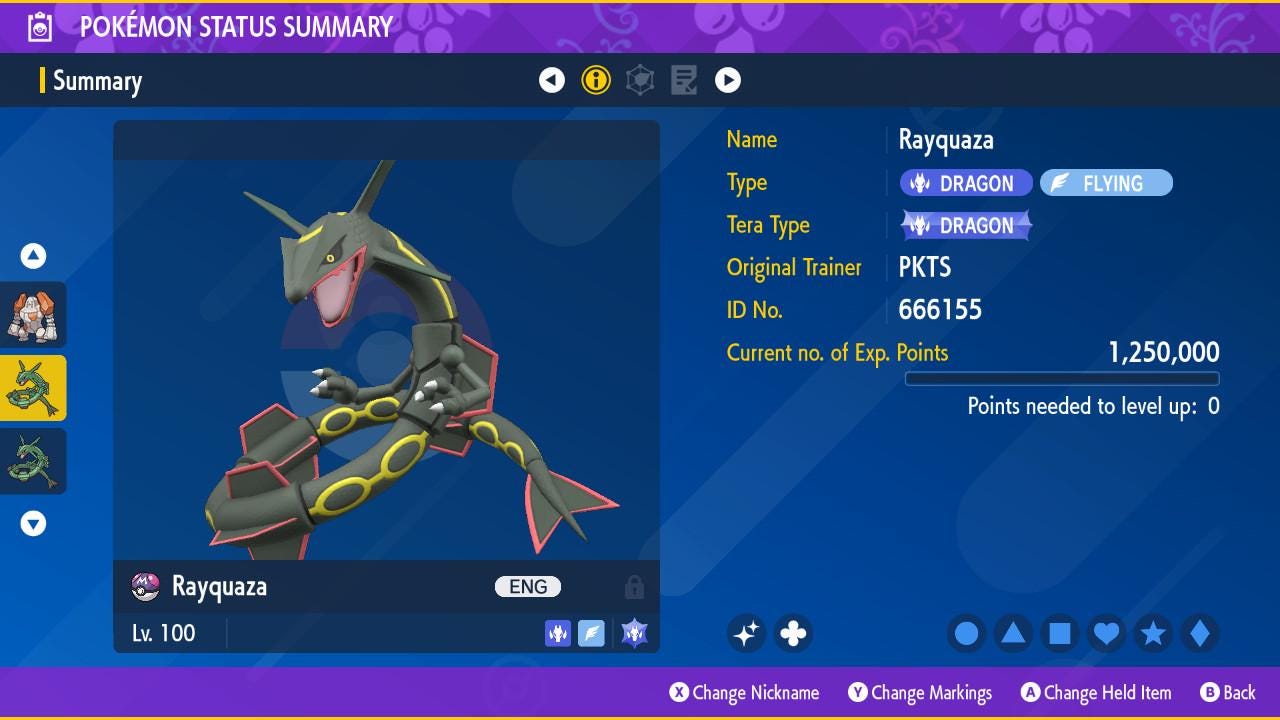
Task: Toggle the circle marking
Action: (967, 633)
